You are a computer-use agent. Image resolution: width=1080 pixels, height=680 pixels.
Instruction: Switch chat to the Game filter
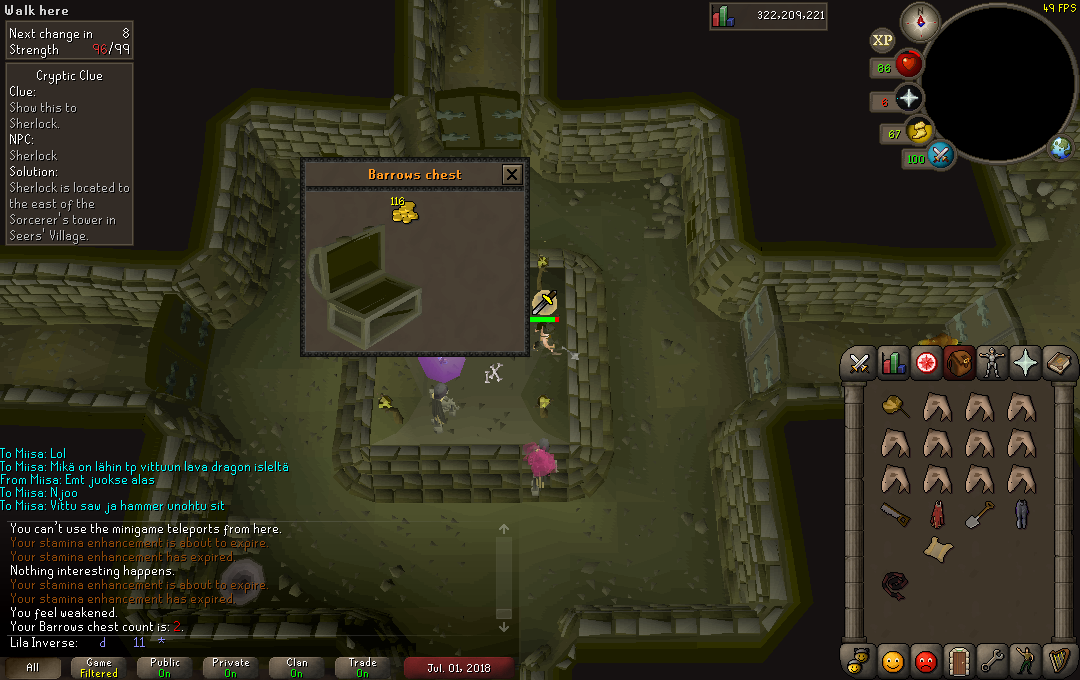click(x=99, y=667)
